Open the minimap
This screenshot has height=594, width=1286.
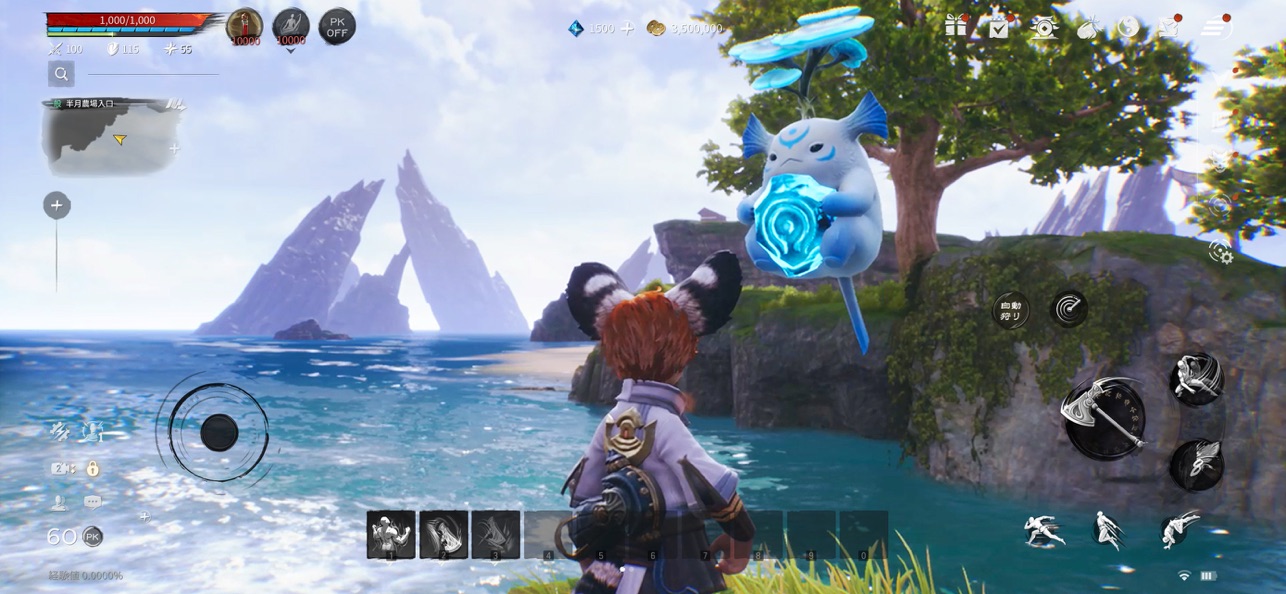[113, 137]
